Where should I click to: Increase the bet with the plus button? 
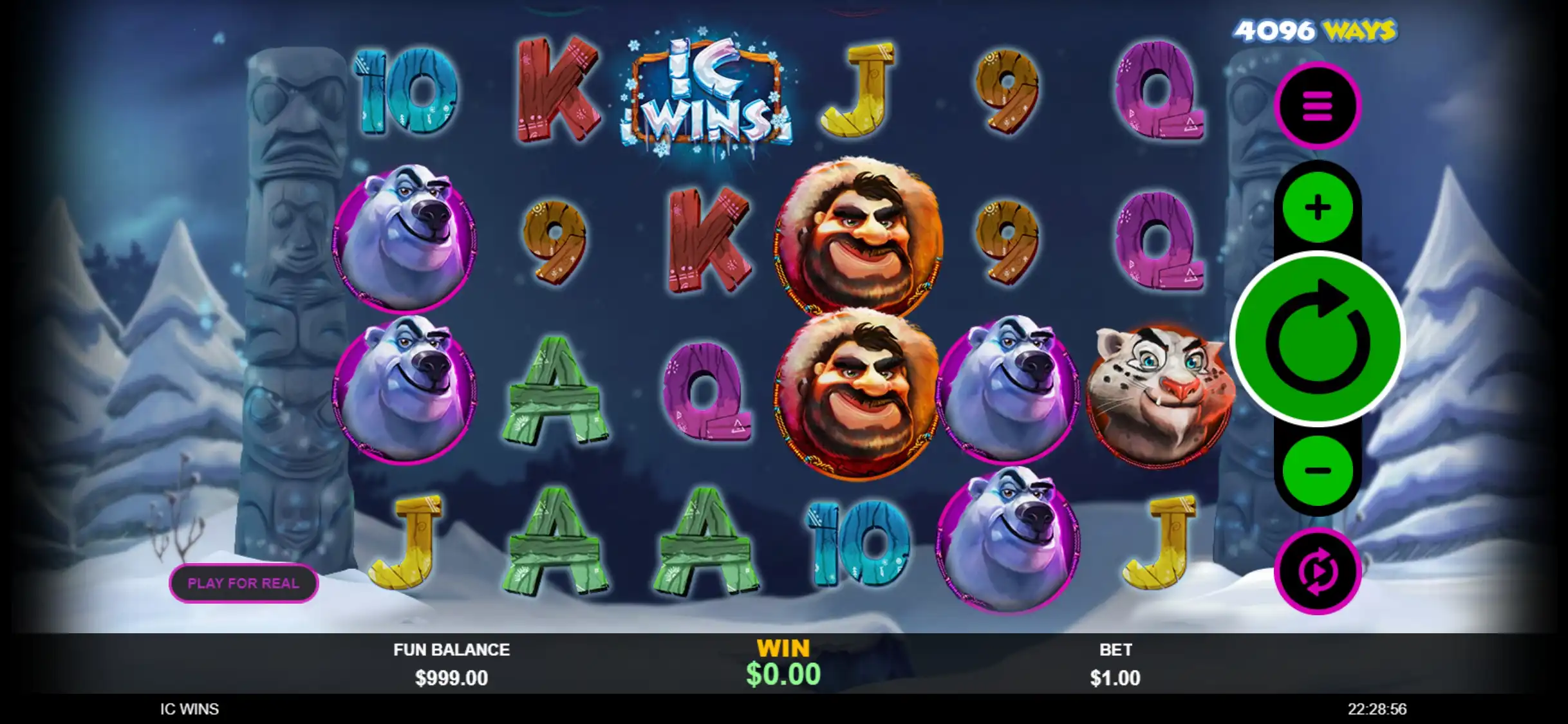click(1317, 207)
